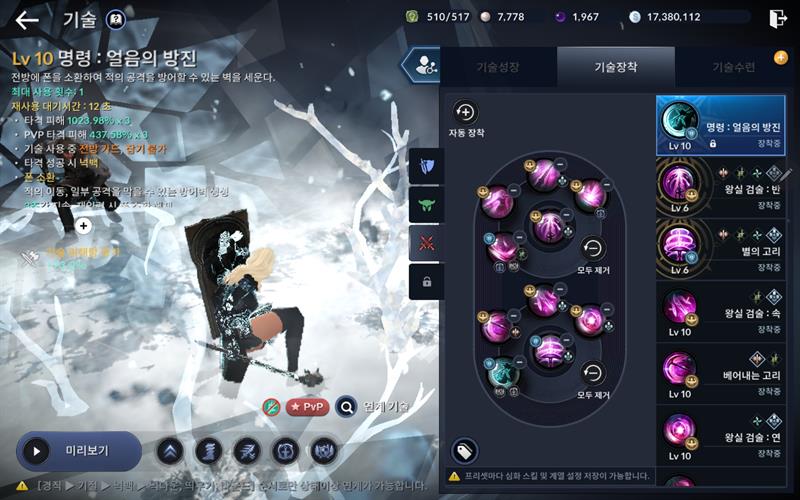Open the skill book icon beside 기술 title
This screenshot has height=500, width=800.
tap(116, 19)
